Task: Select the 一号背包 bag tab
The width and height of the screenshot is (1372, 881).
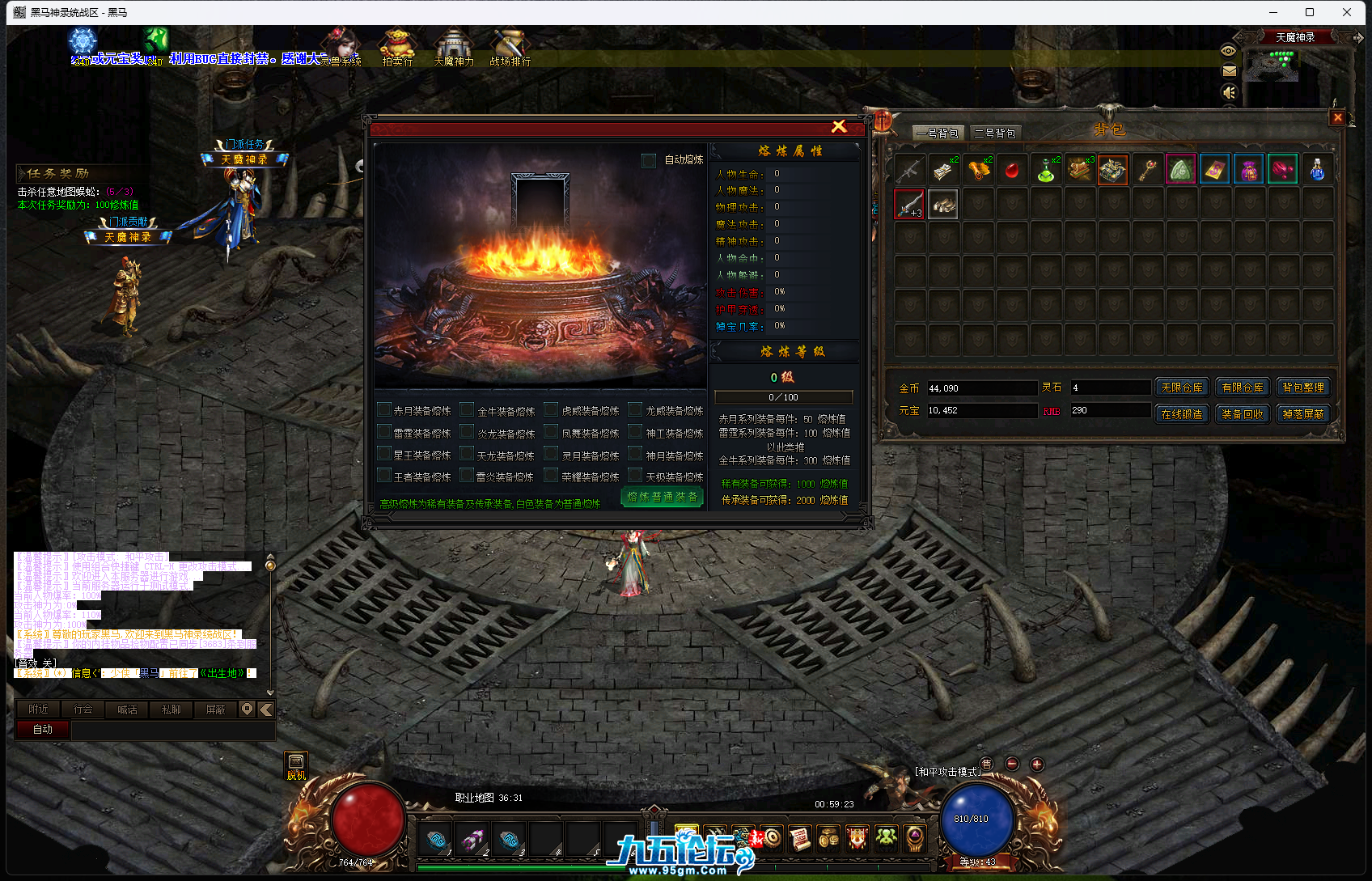Action: click(x=938, y=133)
